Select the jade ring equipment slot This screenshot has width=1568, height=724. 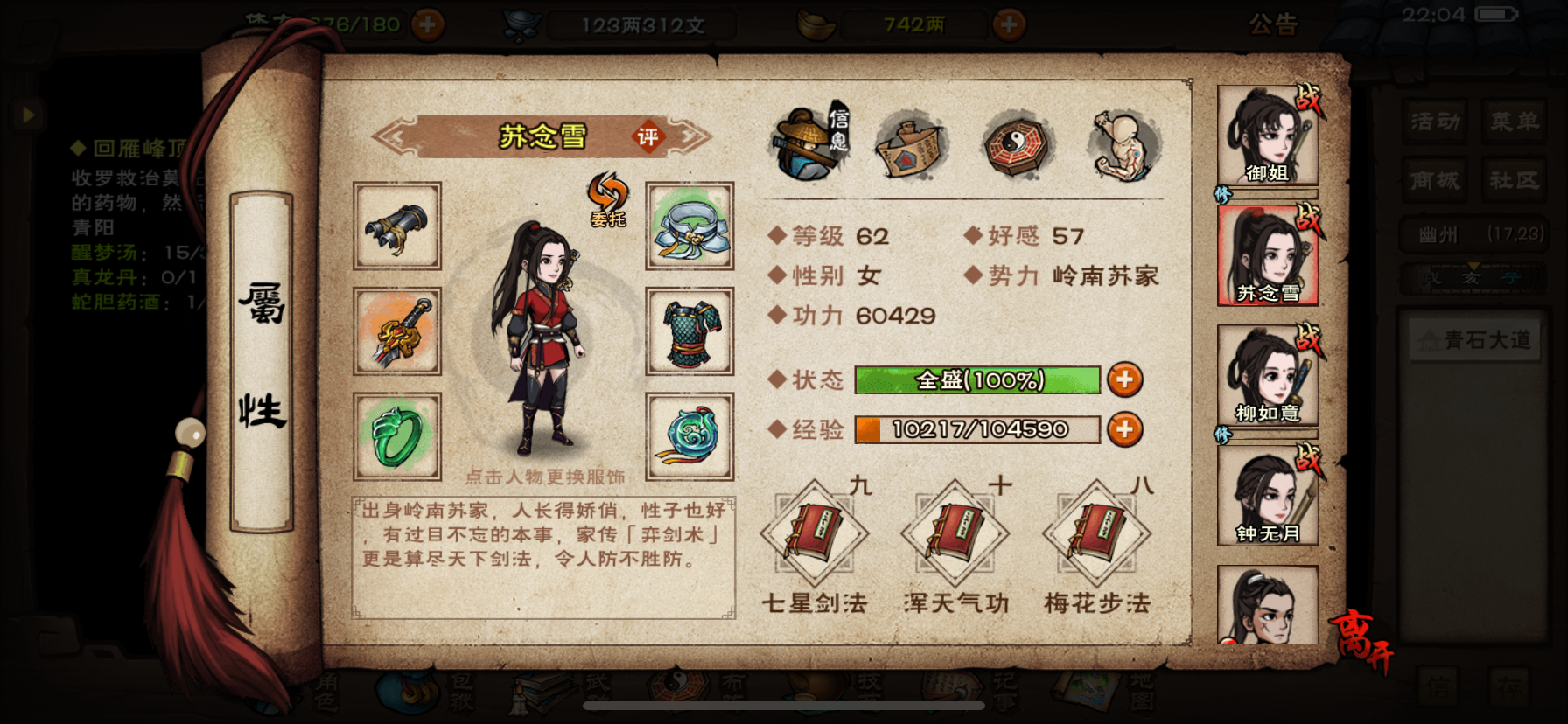(396, 435)
